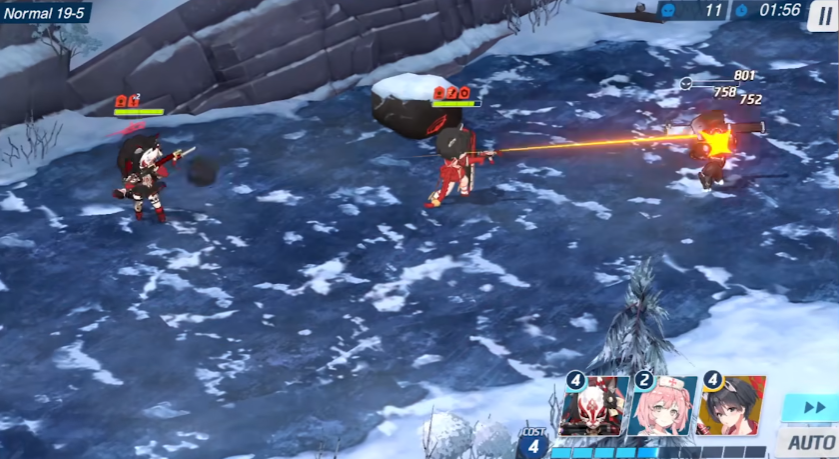Use the pink-haired nurse skill card
Image resolution: width=839 pixels, height=459 pixels.
pyautogui.click(x=663, y=406)
